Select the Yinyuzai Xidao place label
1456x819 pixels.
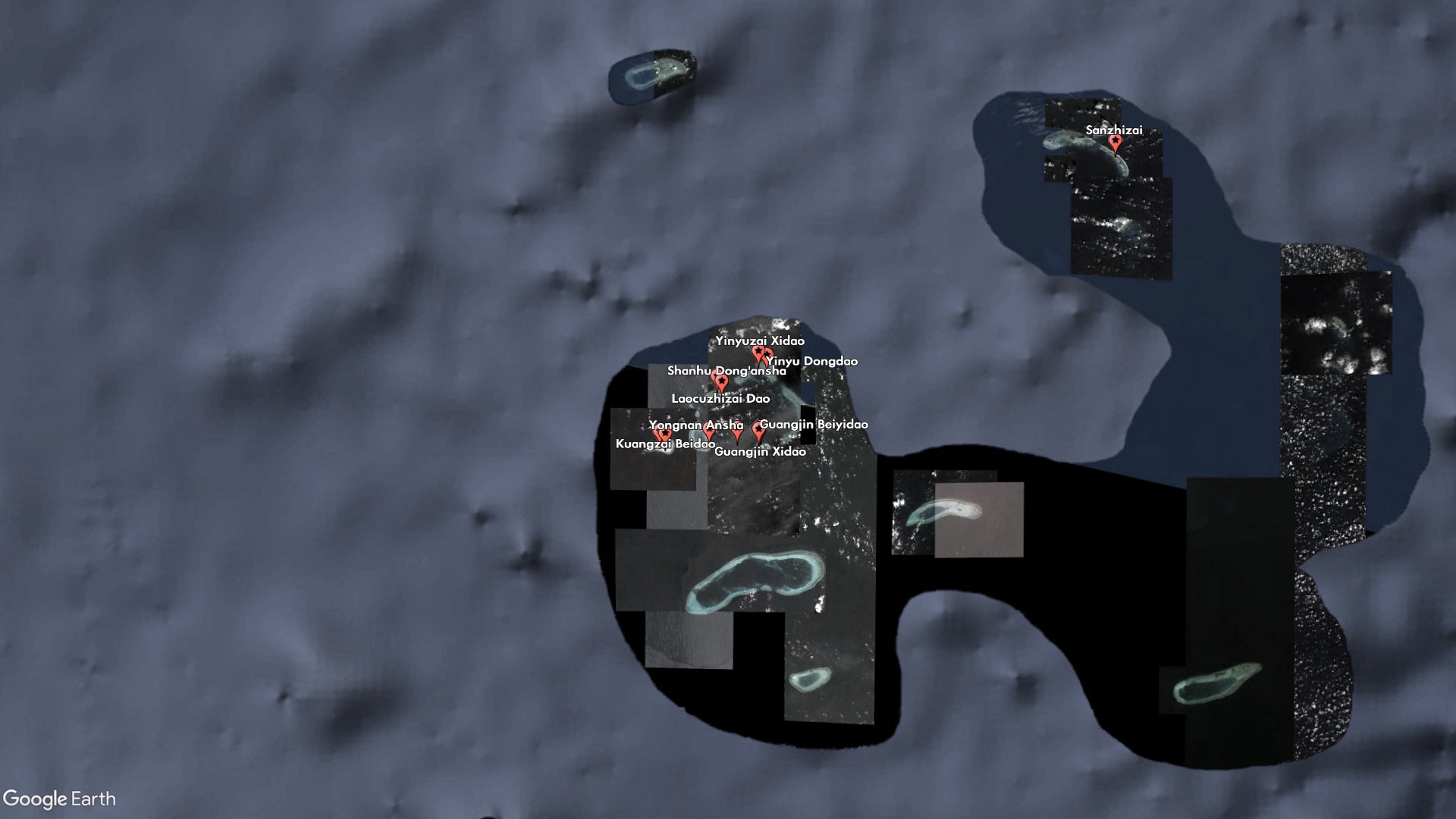[x=760, y=341]
